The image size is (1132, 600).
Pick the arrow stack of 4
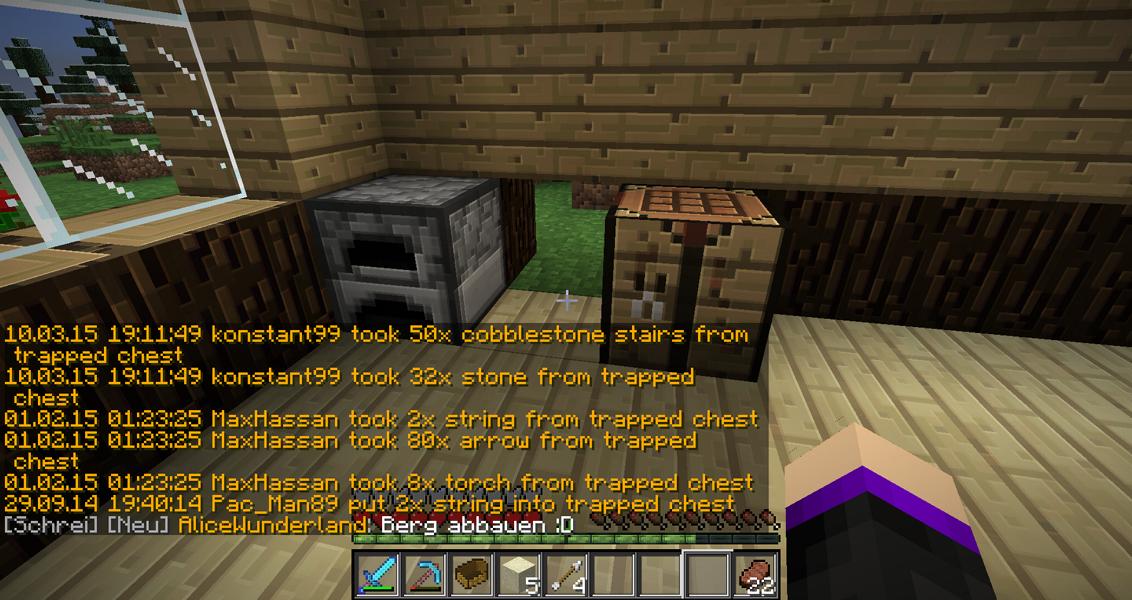(x=565, y=574)
